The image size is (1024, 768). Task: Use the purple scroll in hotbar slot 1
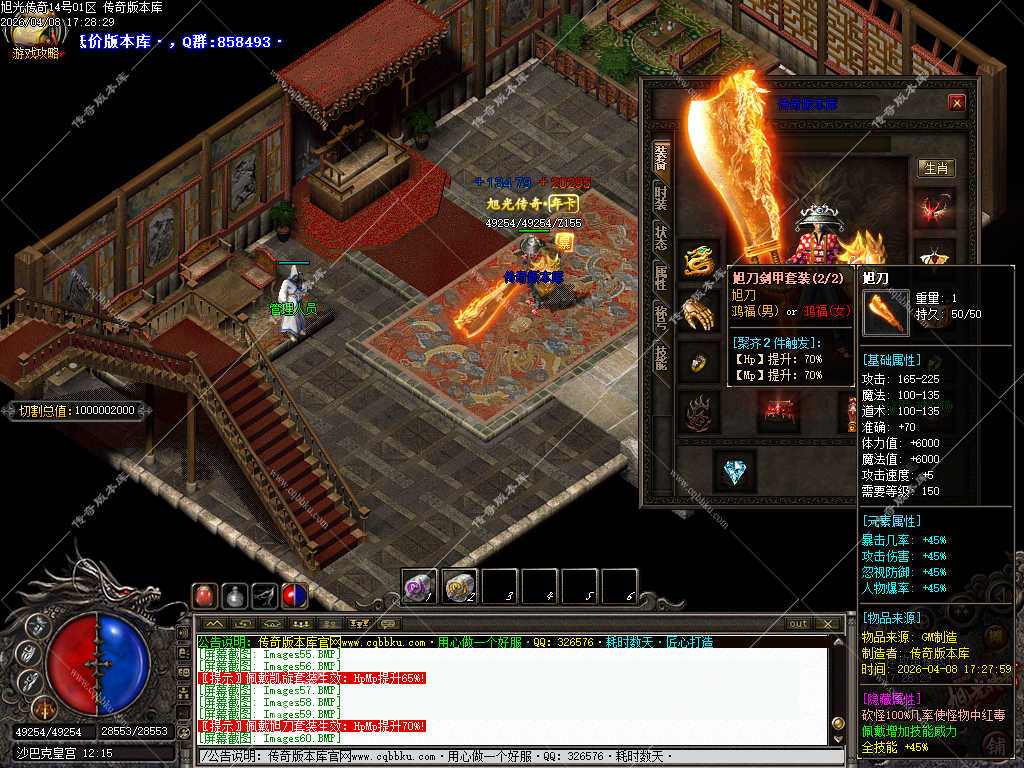click(420, 586)
